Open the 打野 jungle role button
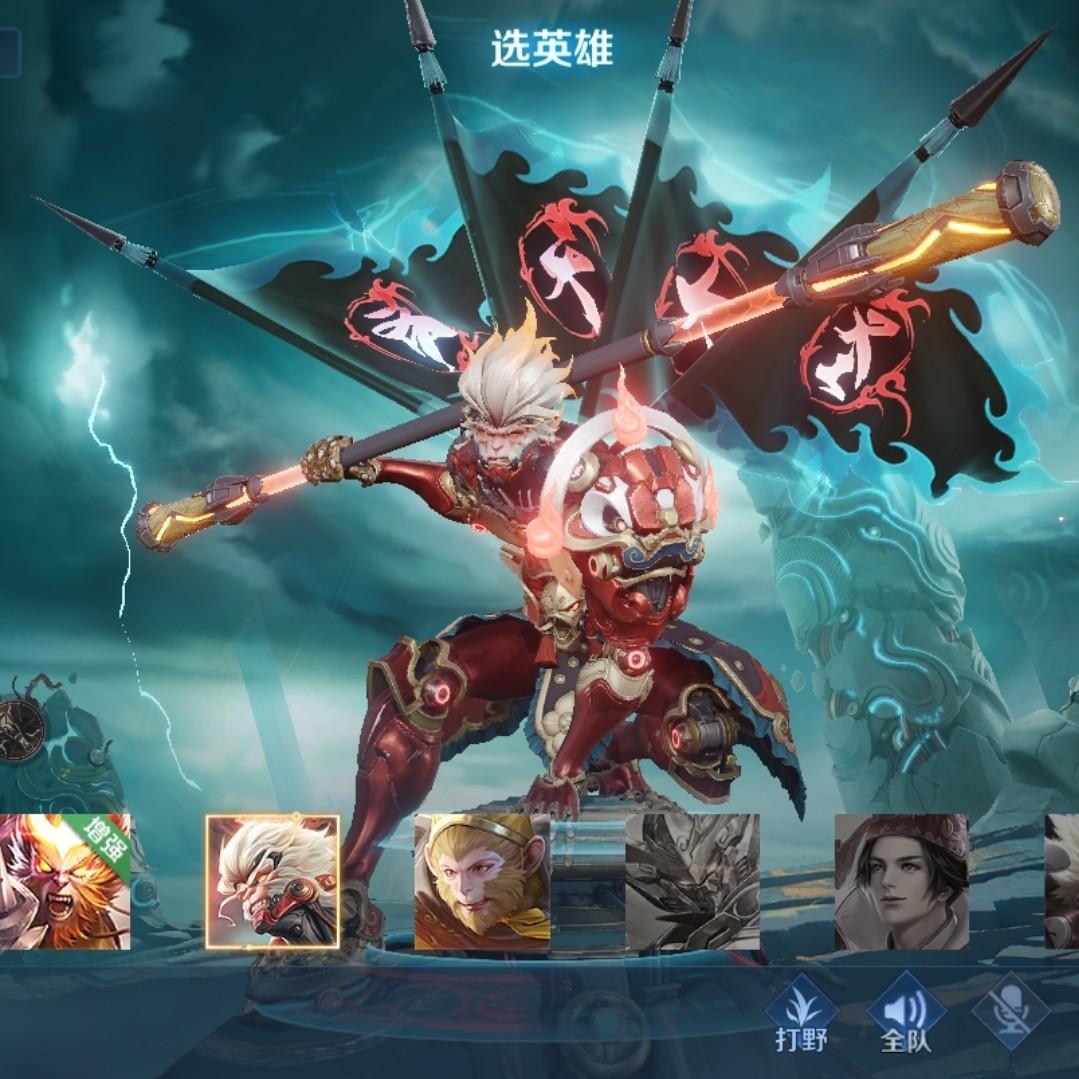Viewport: 1079px width, 1079px height. pyautogui.click(x=802, y=1014)
